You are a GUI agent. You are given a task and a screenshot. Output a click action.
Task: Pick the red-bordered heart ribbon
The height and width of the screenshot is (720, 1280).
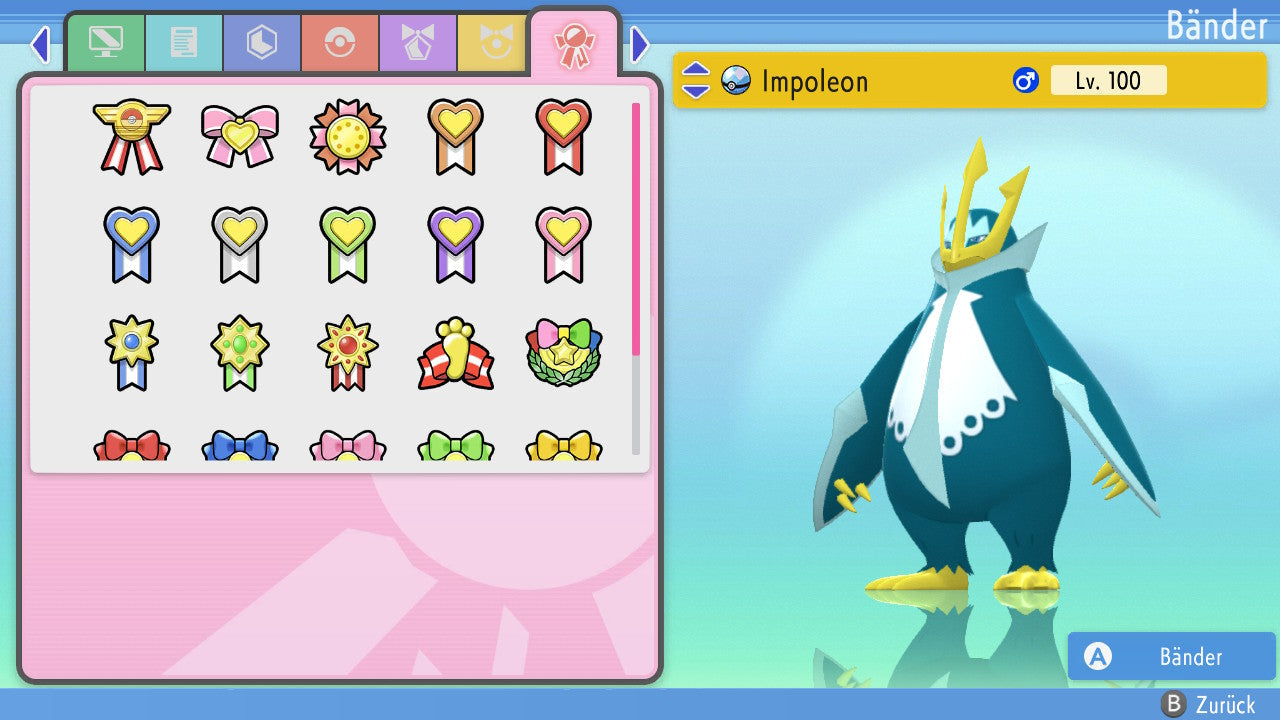coord(563,137)
